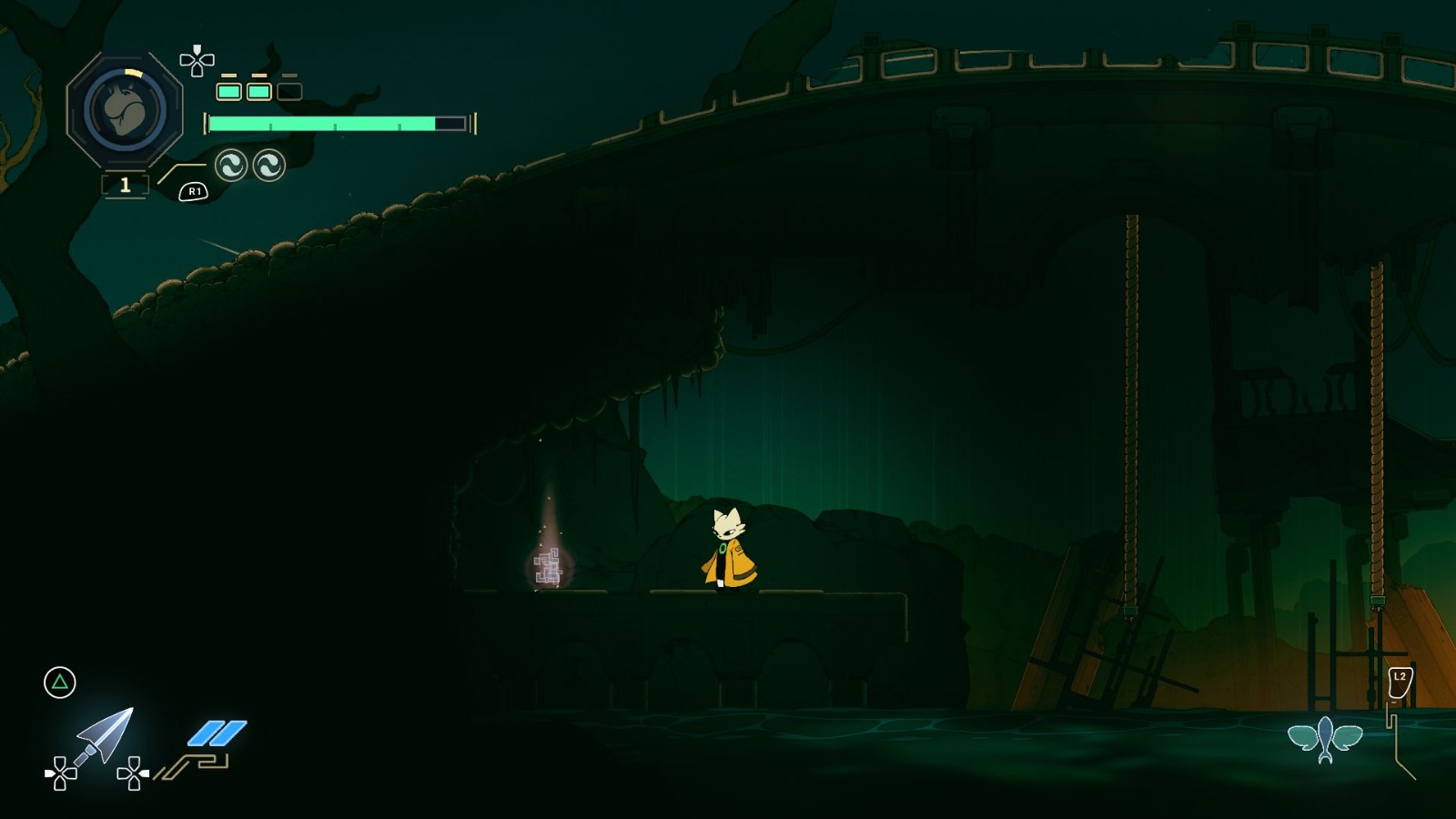Screen dimensions: 1456x819
Task: Click the ammo counter showing 1
Action: click(124, 185)
